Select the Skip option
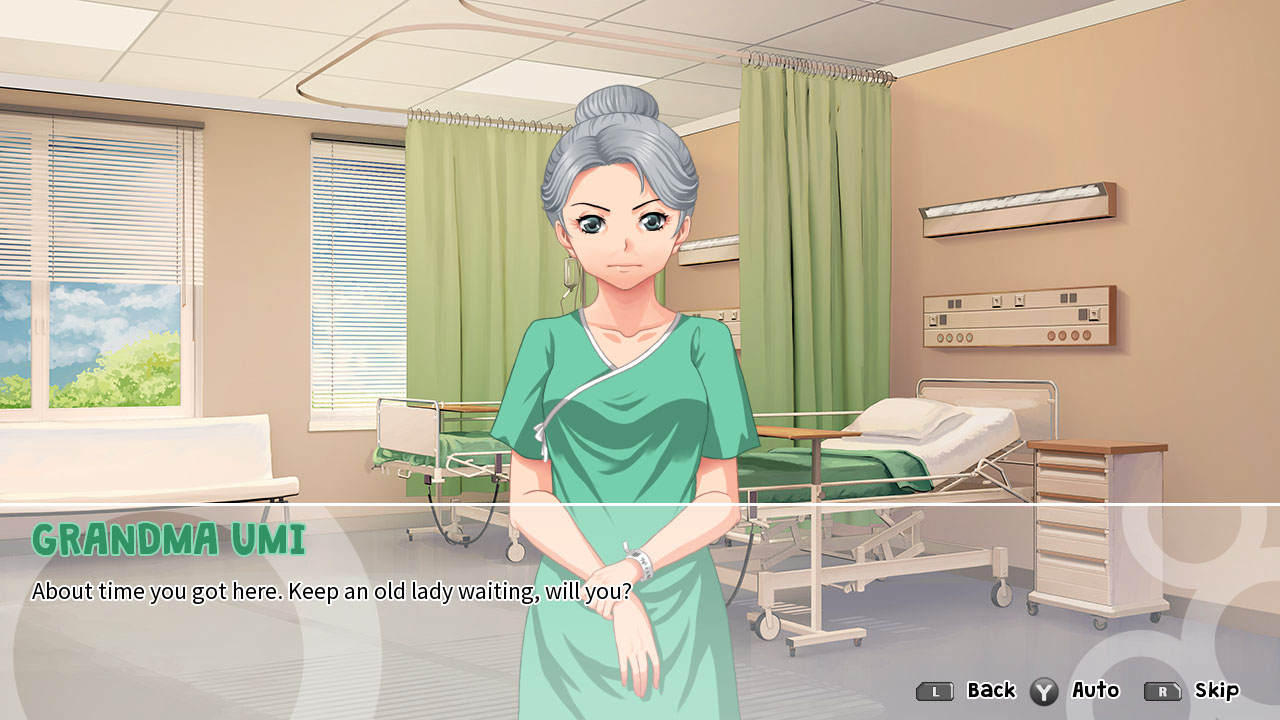The height and width of the screenshot is (720, 1280). (1214, 690)
